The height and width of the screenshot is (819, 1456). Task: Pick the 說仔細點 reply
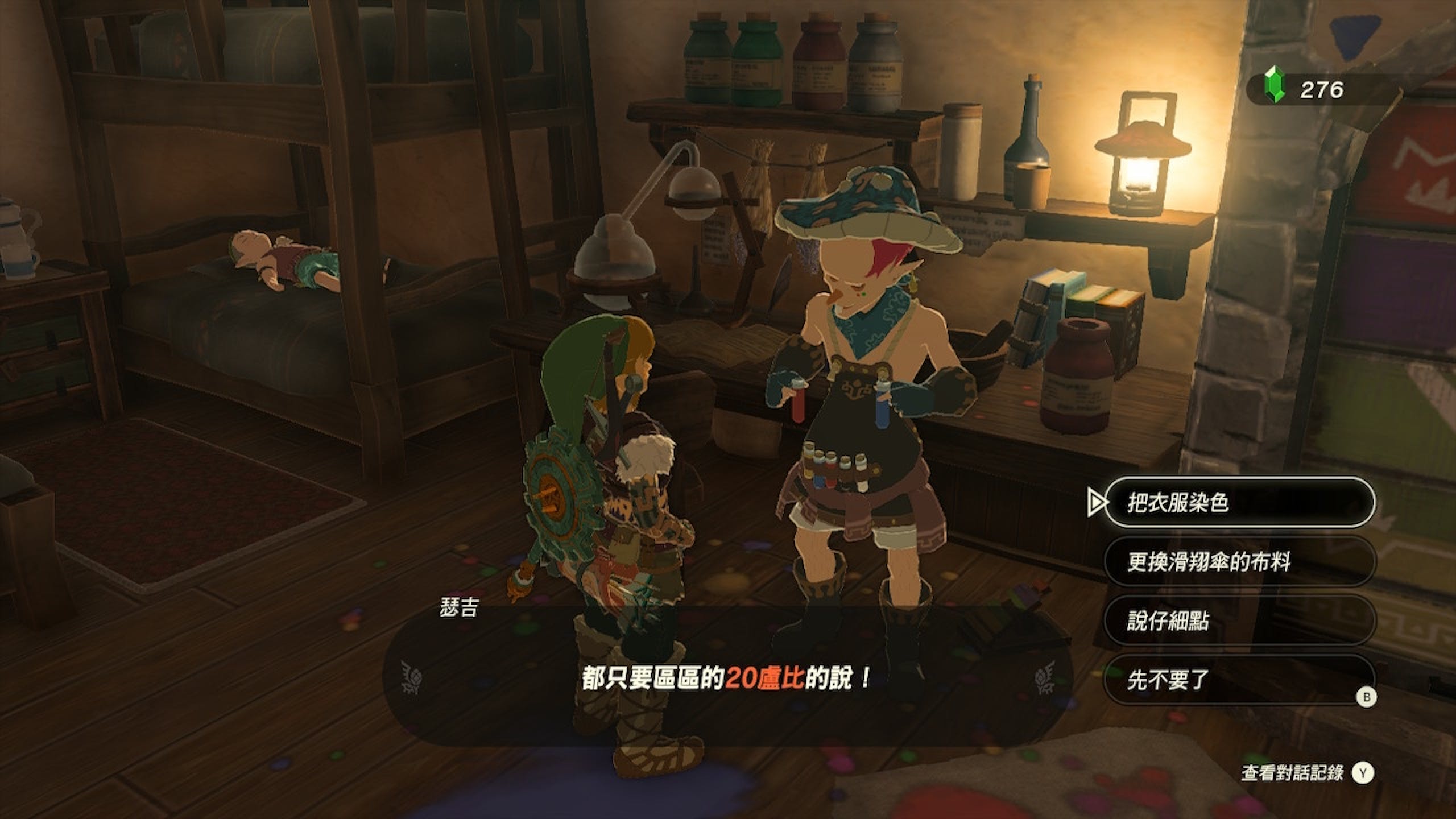1239,620
